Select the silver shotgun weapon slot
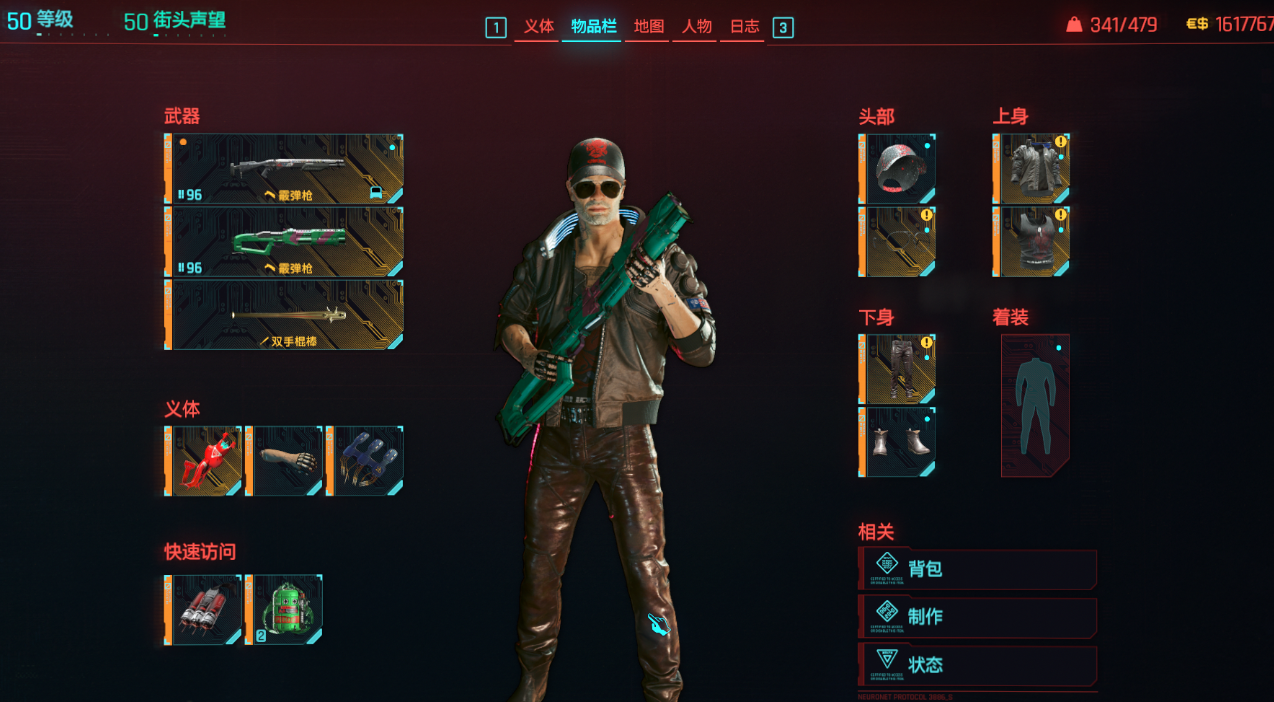The image size is (1274, 702). (x=285, y=169)
